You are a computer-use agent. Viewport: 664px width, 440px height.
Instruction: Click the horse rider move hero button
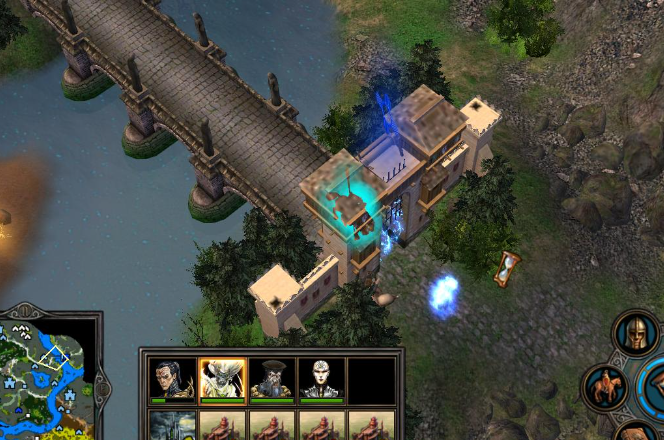(605, 386)
